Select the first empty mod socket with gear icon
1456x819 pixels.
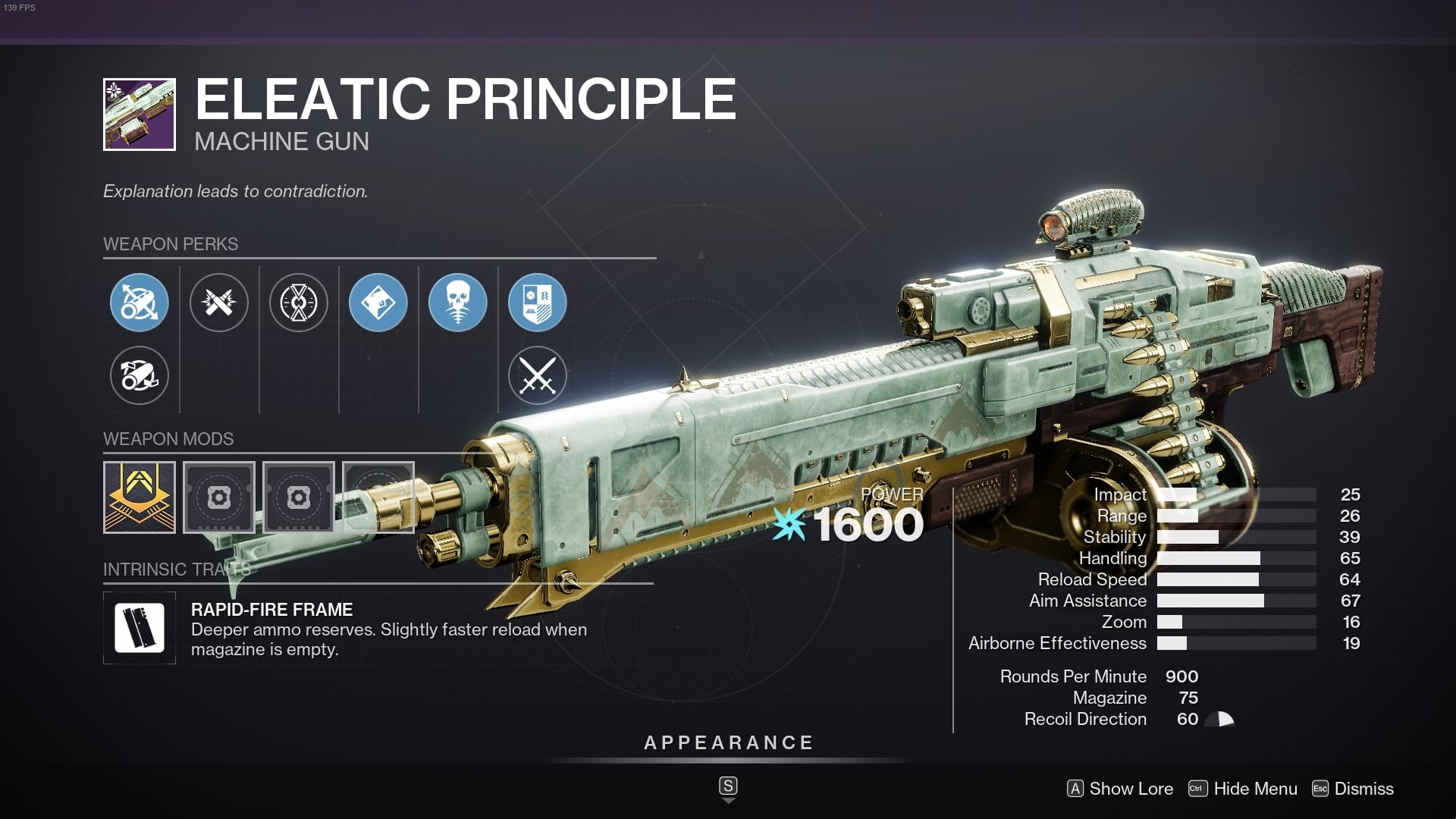tap(219, 497)
